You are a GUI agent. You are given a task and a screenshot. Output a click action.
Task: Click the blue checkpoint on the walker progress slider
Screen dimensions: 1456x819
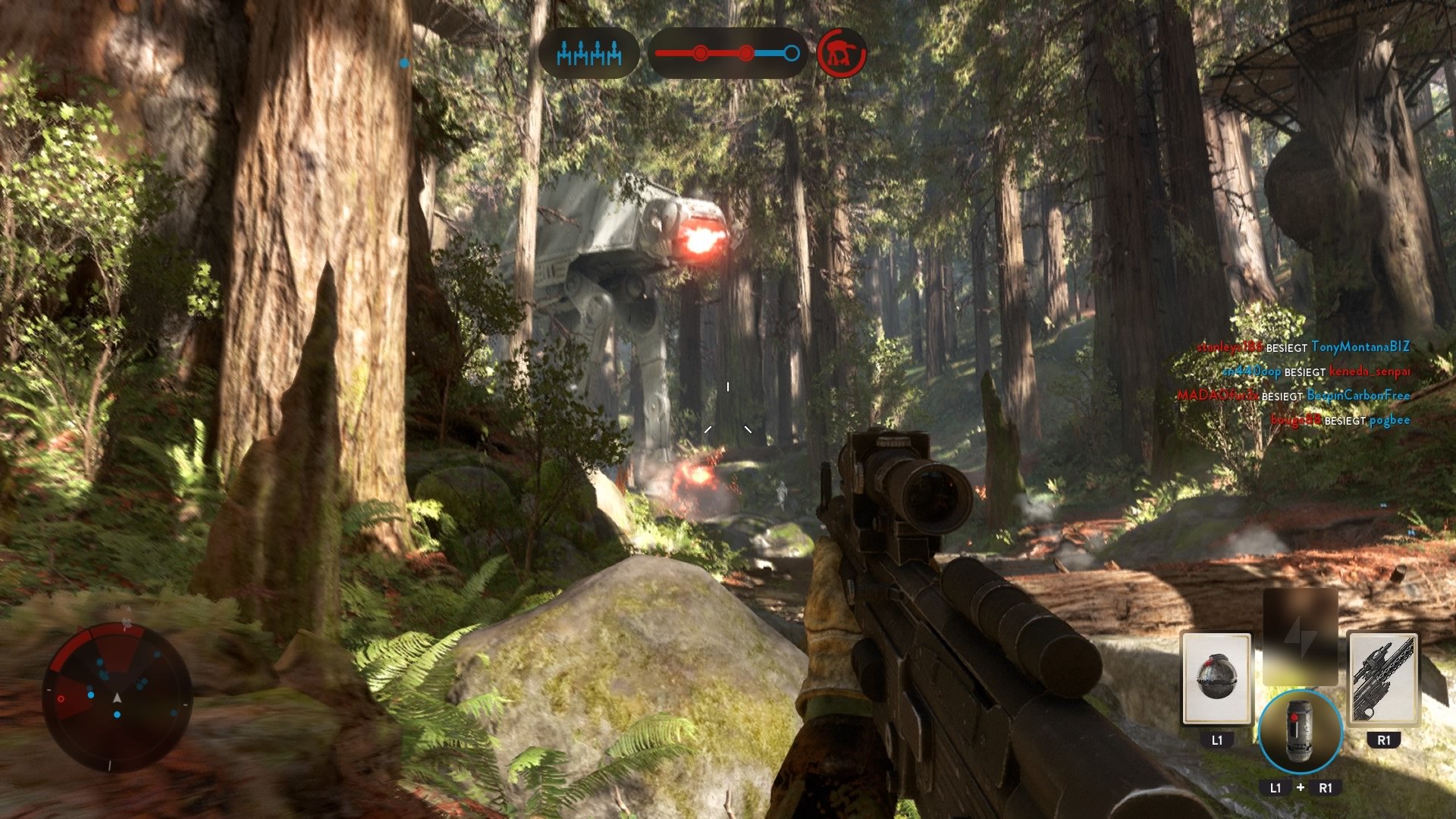point(791,53)
